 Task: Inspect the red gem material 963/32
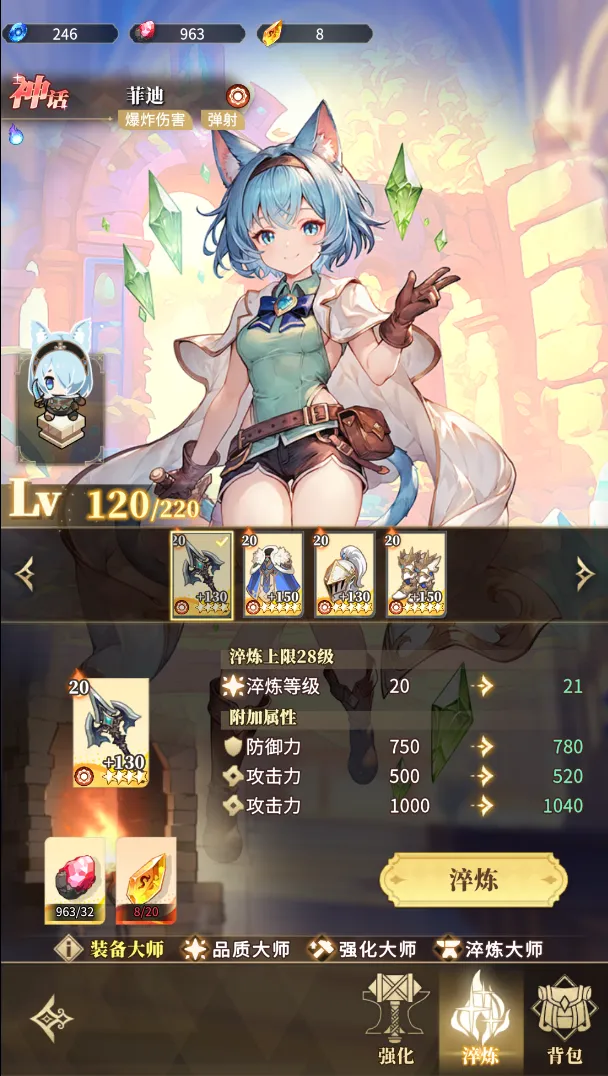pyautogui.click(x=75, y=879)
